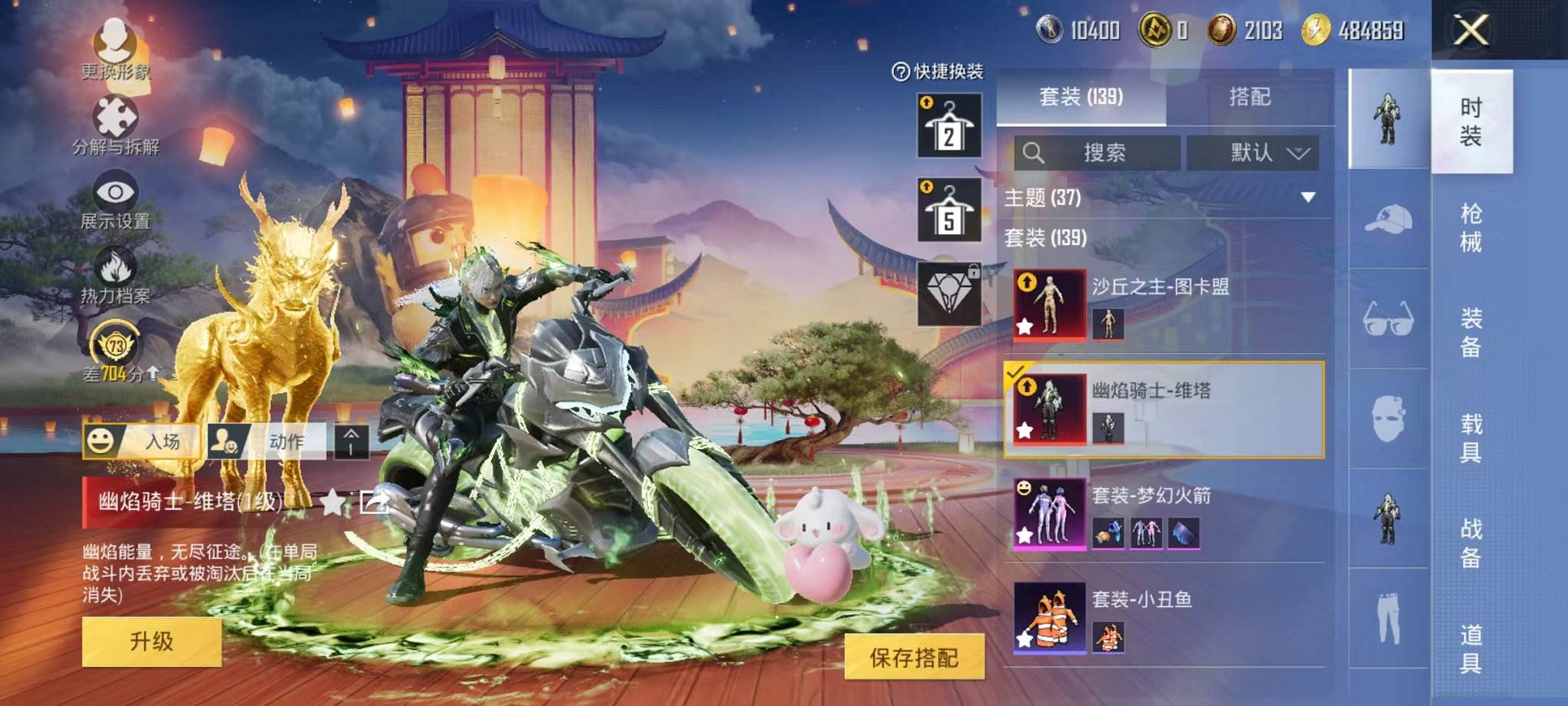
Task: Collapse the 主题 (37) section
Action: tap(1307, 196)
